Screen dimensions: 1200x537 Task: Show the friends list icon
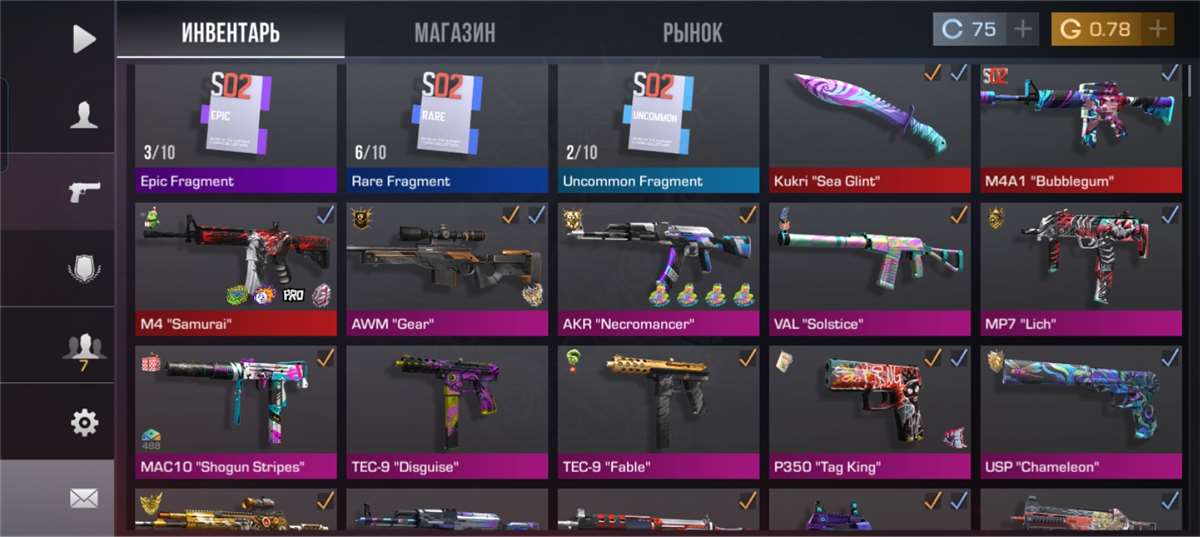[x=84, y=346]
